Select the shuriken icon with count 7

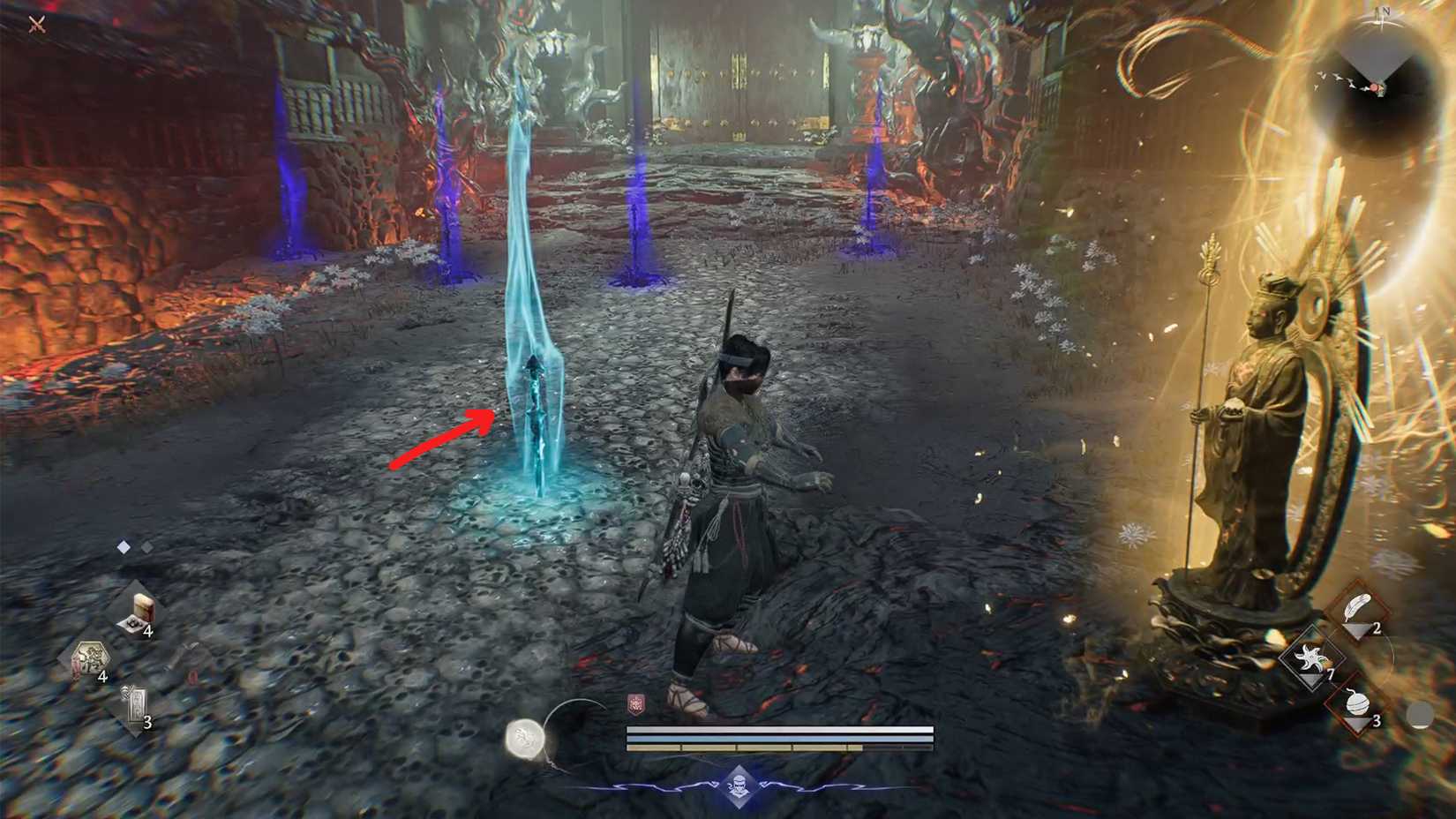(1310, 658)
